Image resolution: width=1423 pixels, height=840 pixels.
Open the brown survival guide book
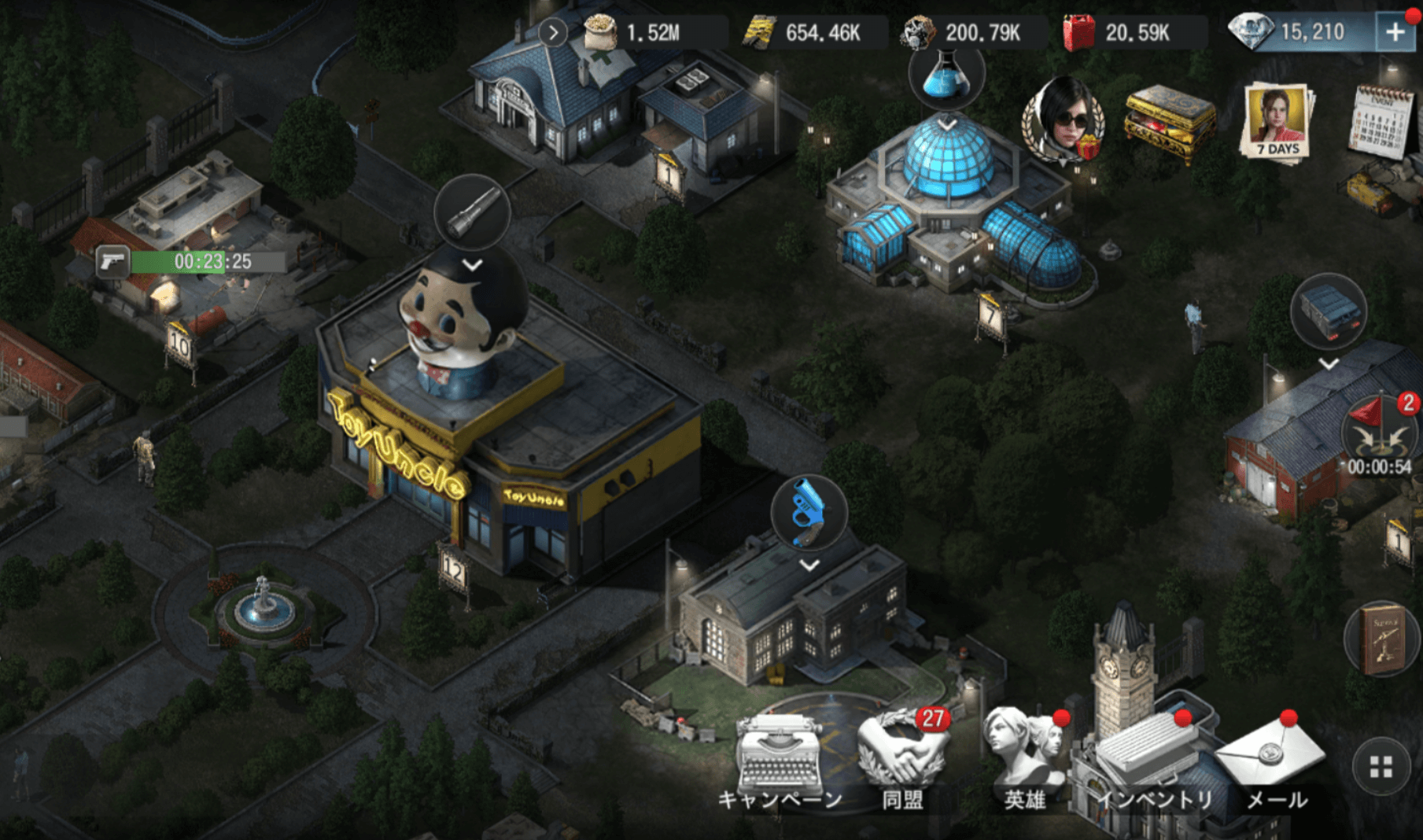pos(1382,638)
